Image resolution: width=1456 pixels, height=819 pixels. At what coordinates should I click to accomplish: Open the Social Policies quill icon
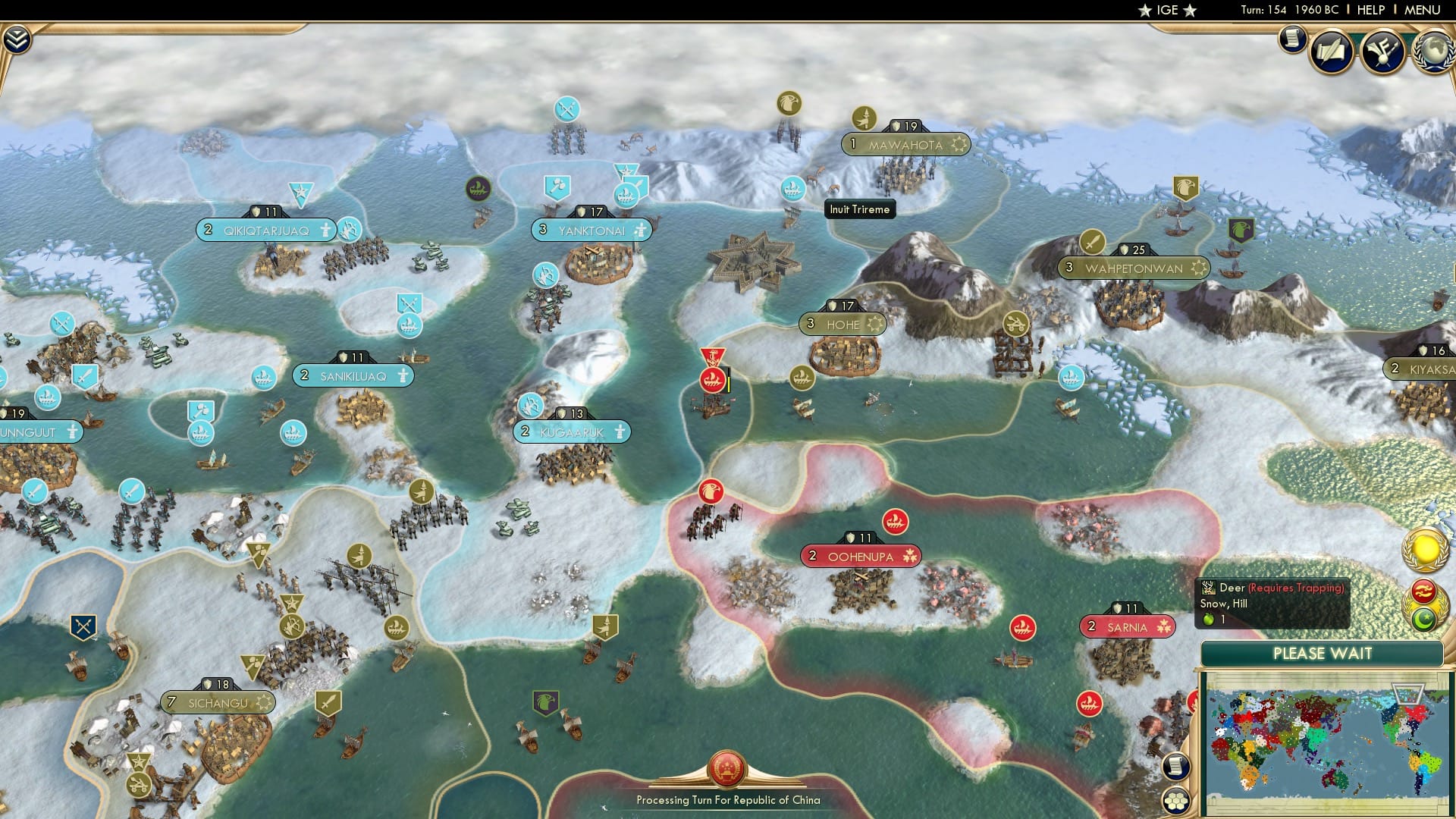[1332, 51]
